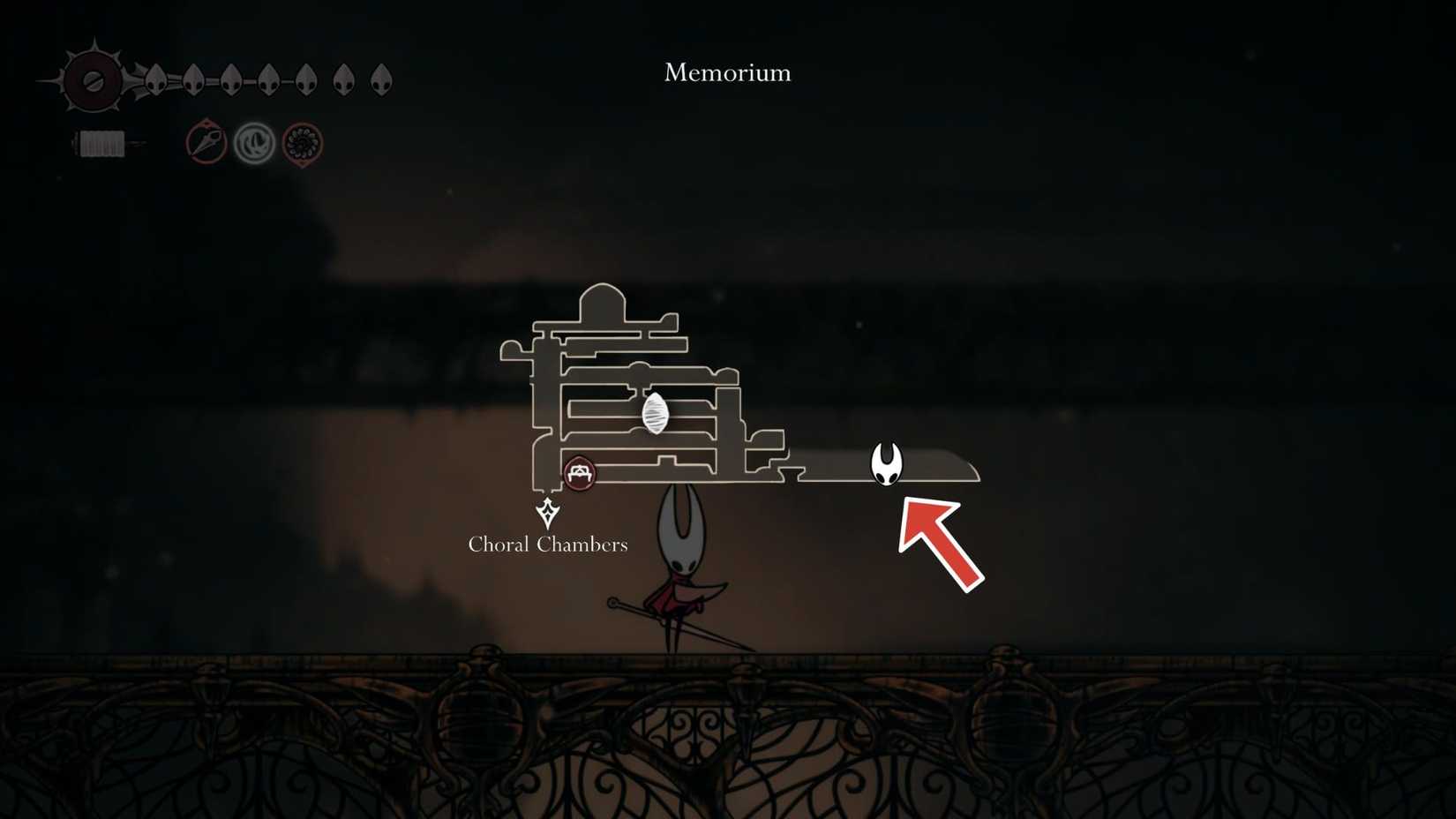Select the bench rest icon on the map
The image size is (1456, 819).
(x=581, y=472)
